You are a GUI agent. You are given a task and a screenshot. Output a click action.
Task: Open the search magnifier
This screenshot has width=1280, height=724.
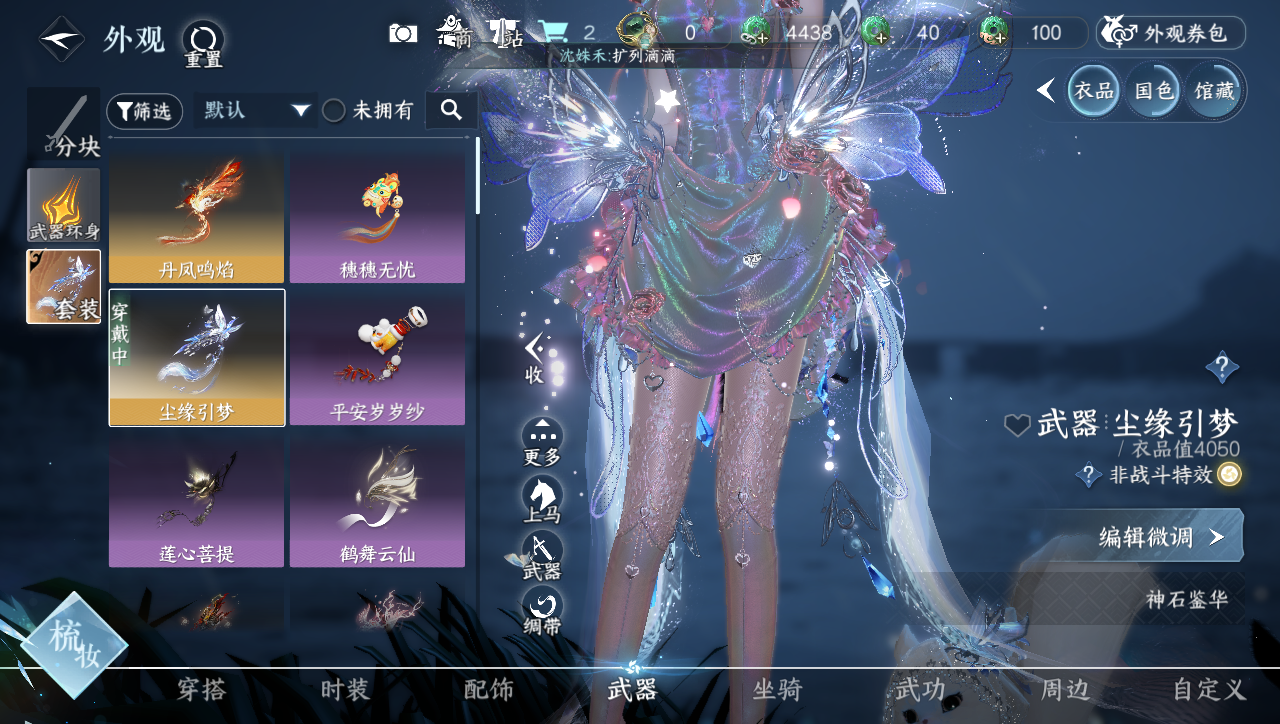[451, 110]
